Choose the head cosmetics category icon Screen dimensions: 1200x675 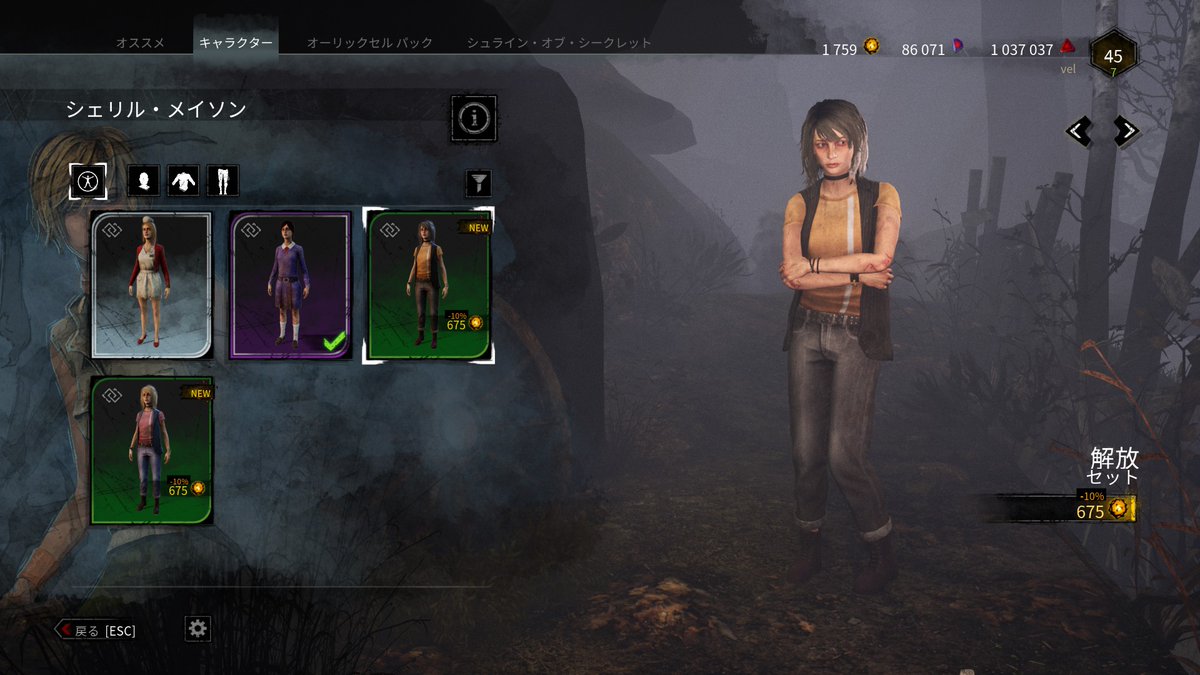click(x=144, y=181)
